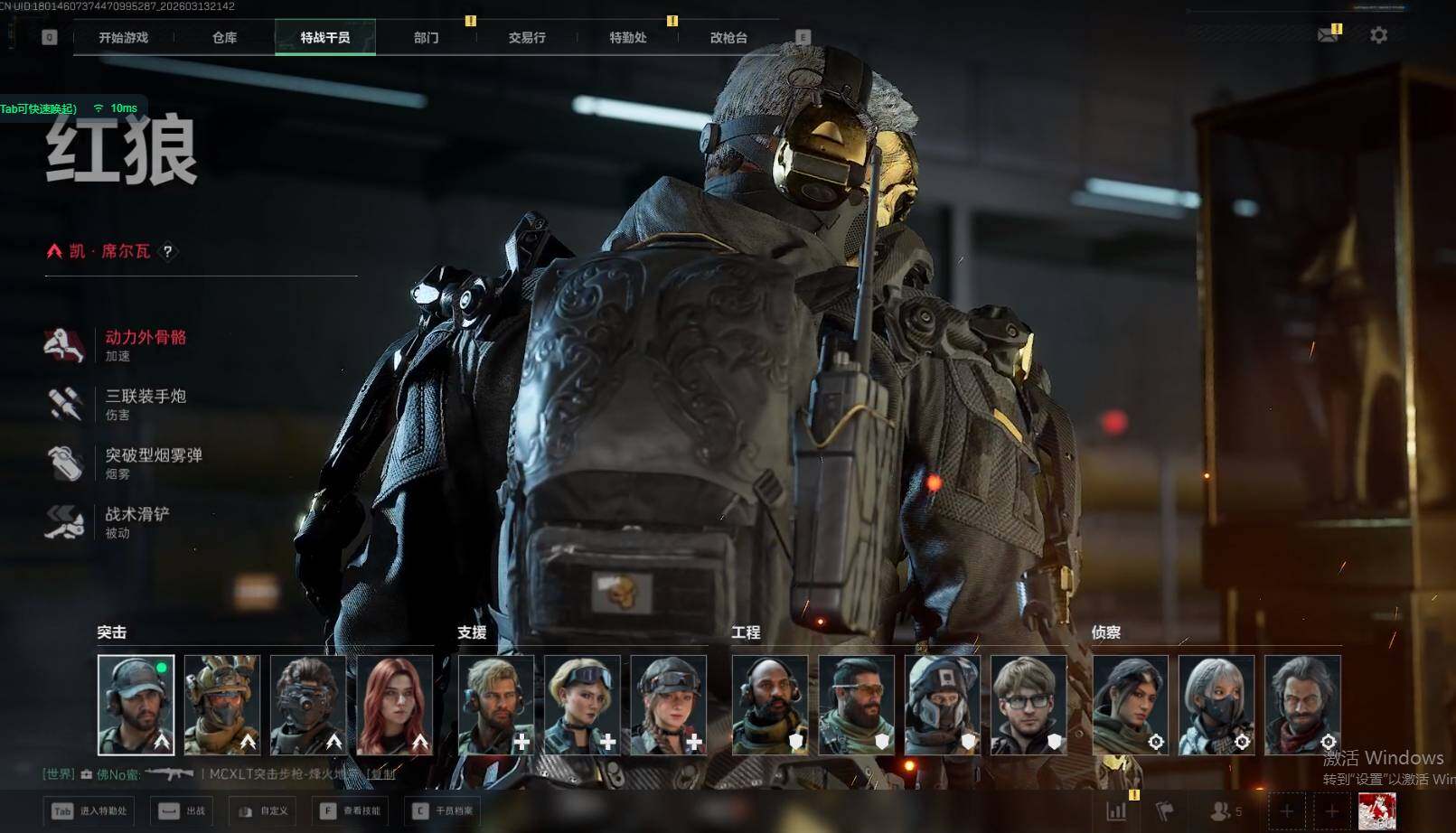The height and width of the screenshot is (833, 1456).
Task: Select the white-haired masked recon operator
Action: click(x=1216, y=705)
